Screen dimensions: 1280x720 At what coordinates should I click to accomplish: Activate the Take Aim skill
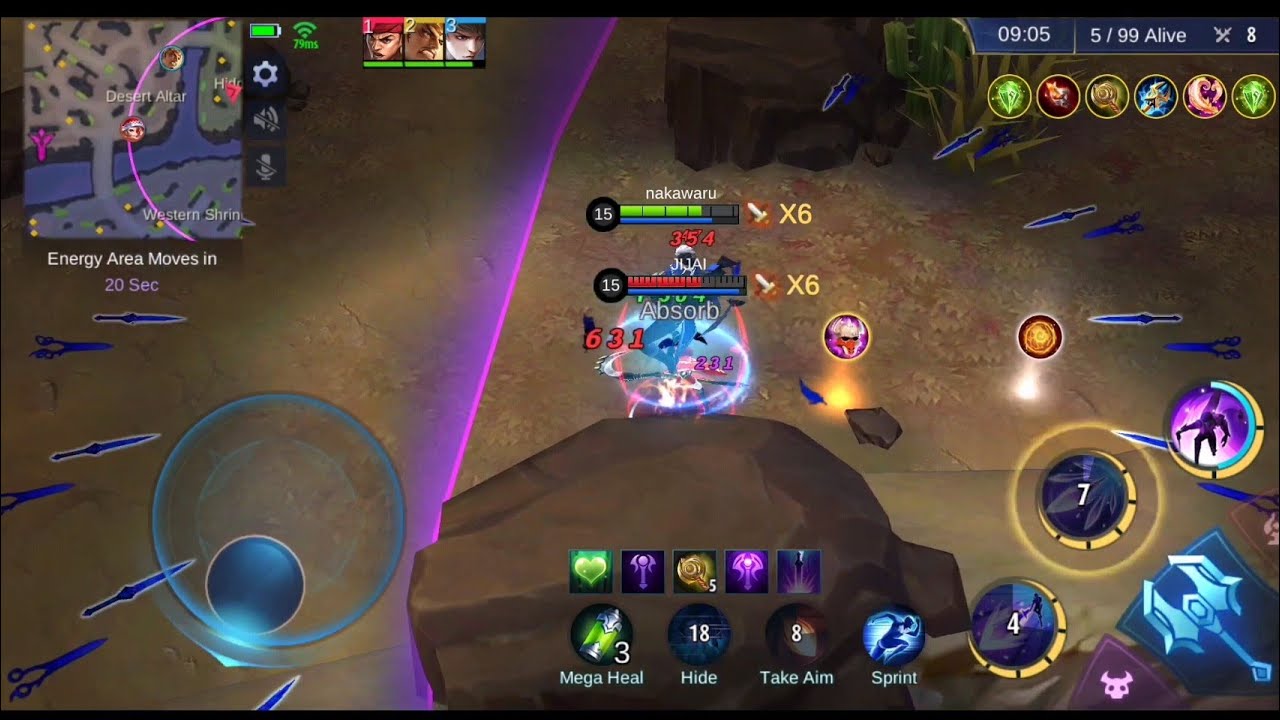(796, 634)
